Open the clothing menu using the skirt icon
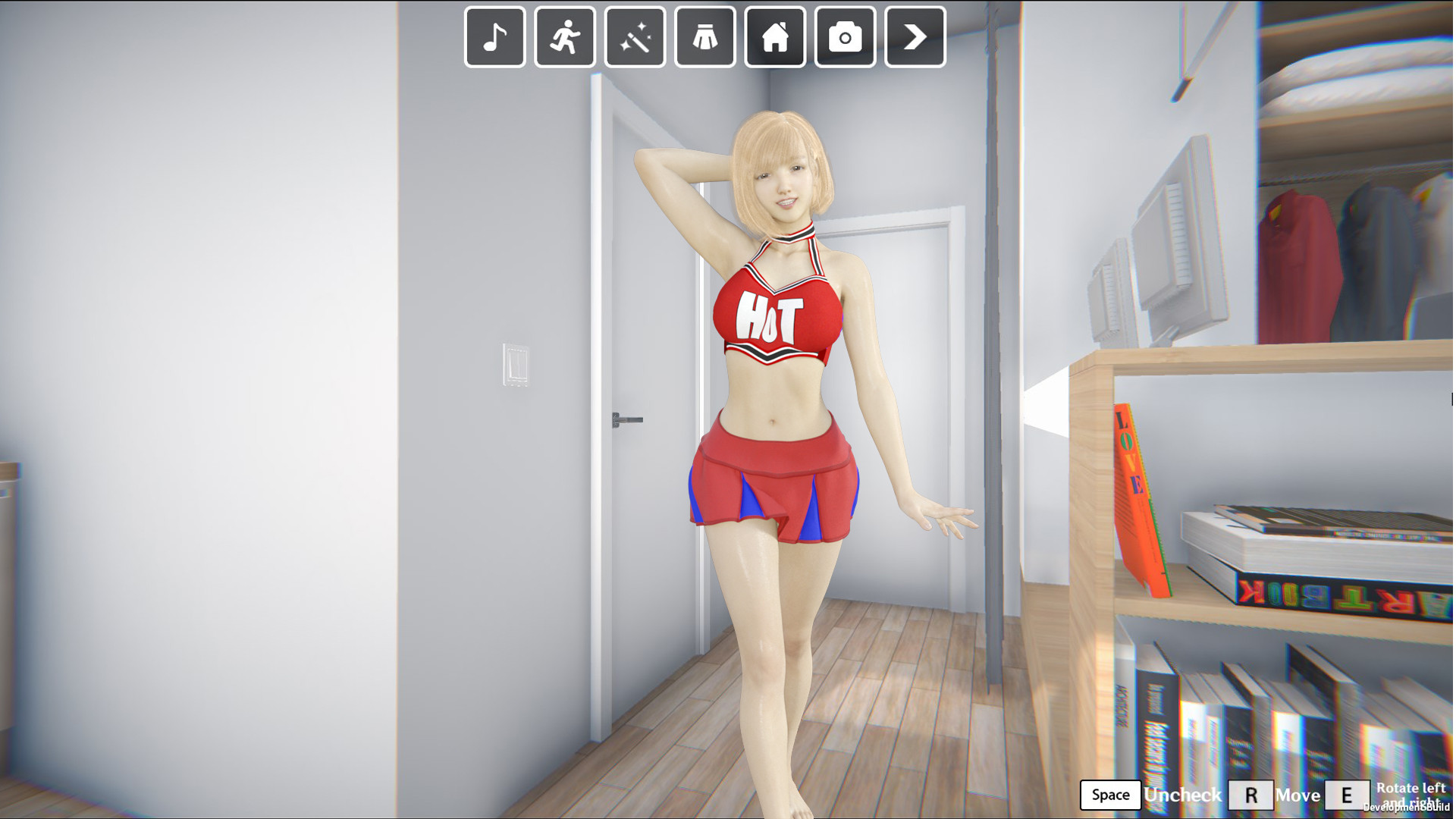Screen dimensions: 1456x819 [x=704, y=36]
